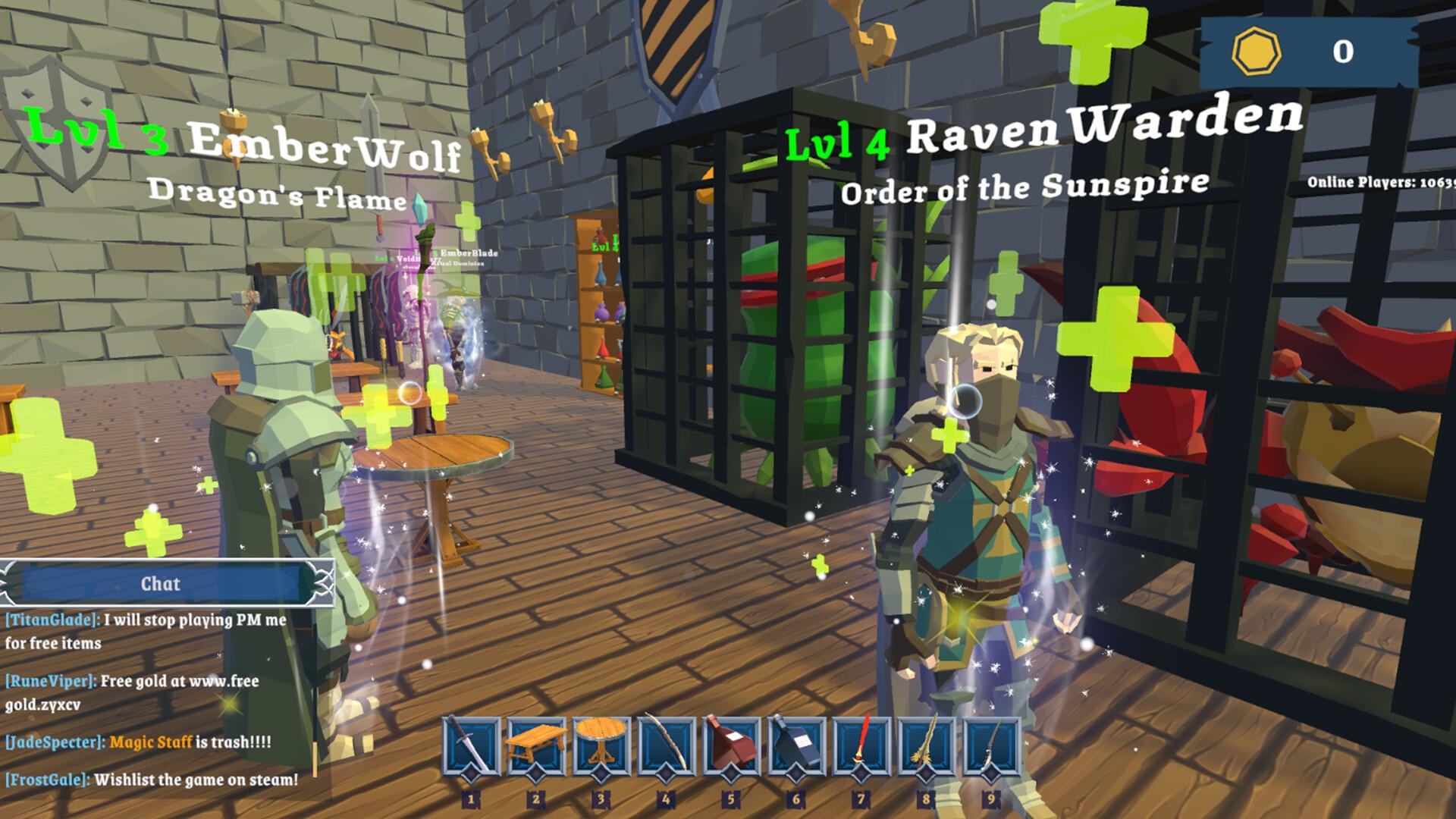1456x819 pixels.
Task: Click TitanGlade's name in chat
Action: pos(52,620)
